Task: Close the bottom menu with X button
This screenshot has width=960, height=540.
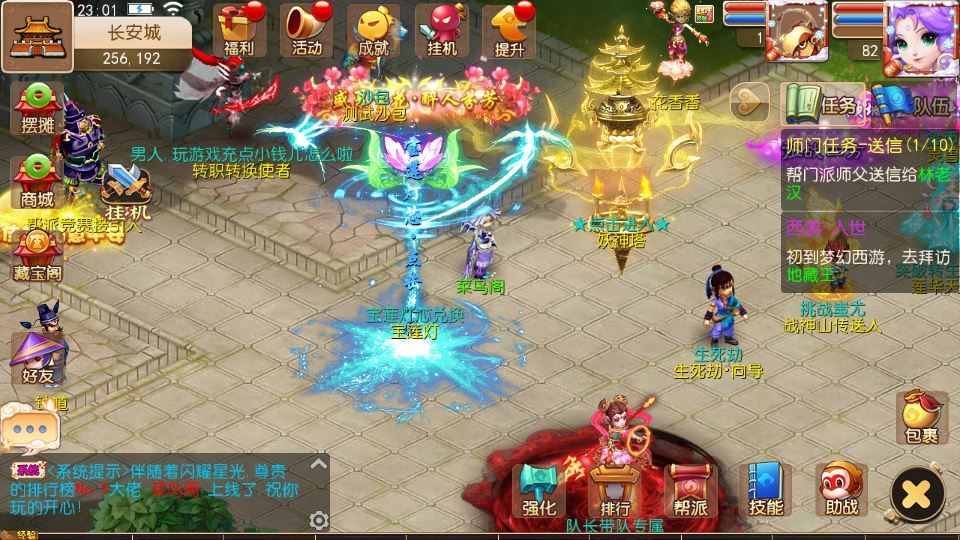Action: 917,492
